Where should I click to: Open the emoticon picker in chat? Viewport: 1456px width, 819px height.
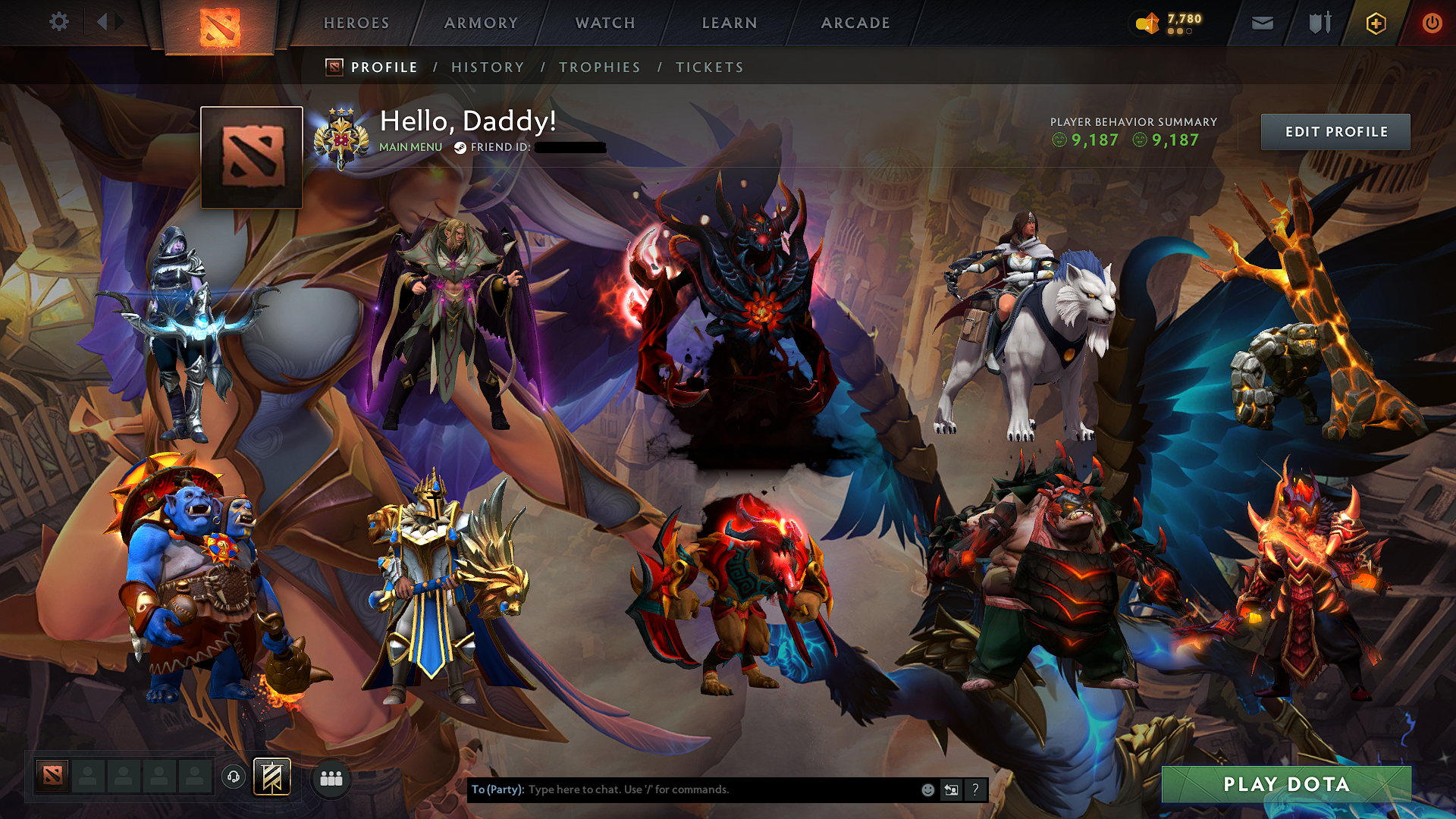pyautogui.click(x=927, y=789)
